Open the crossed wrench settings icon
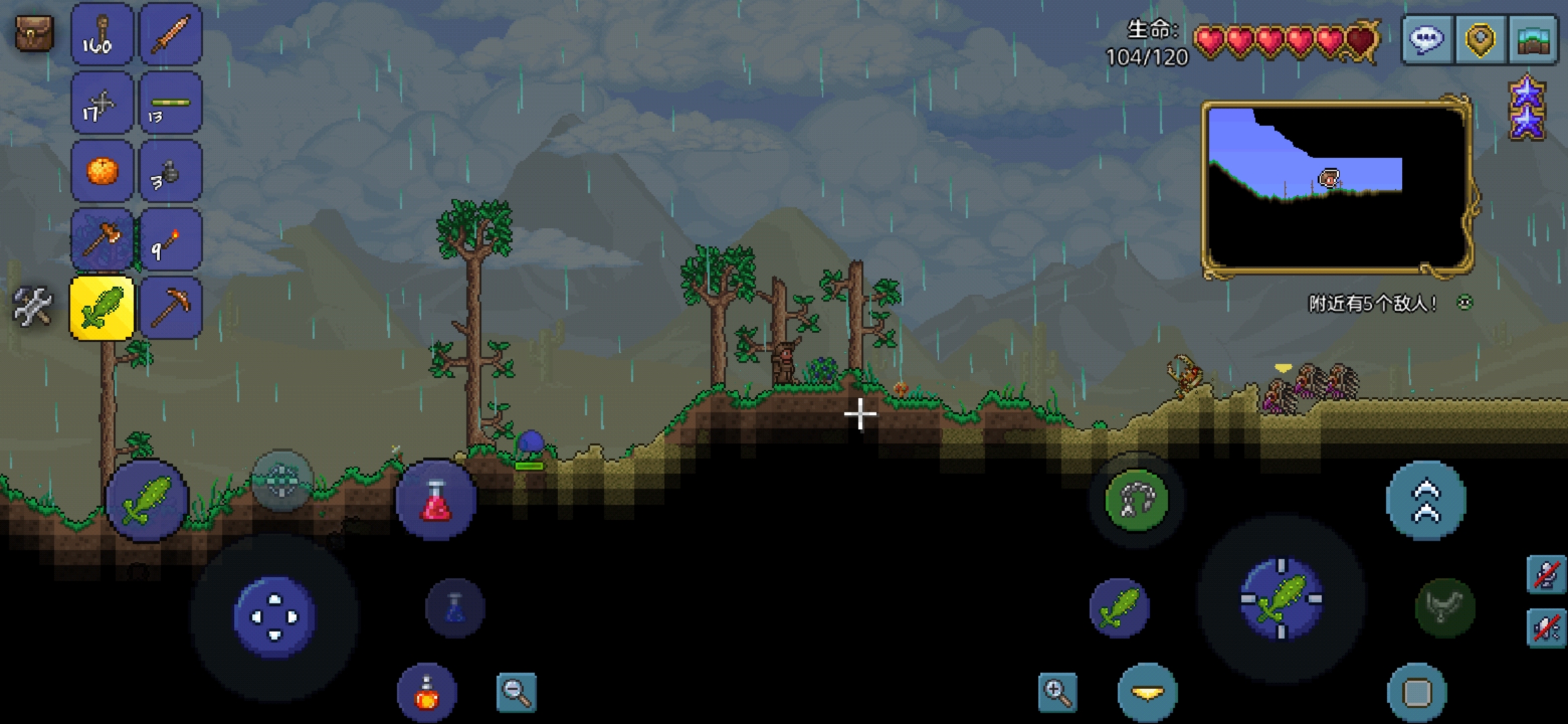 pyautogui.click(x=32, y=307)
